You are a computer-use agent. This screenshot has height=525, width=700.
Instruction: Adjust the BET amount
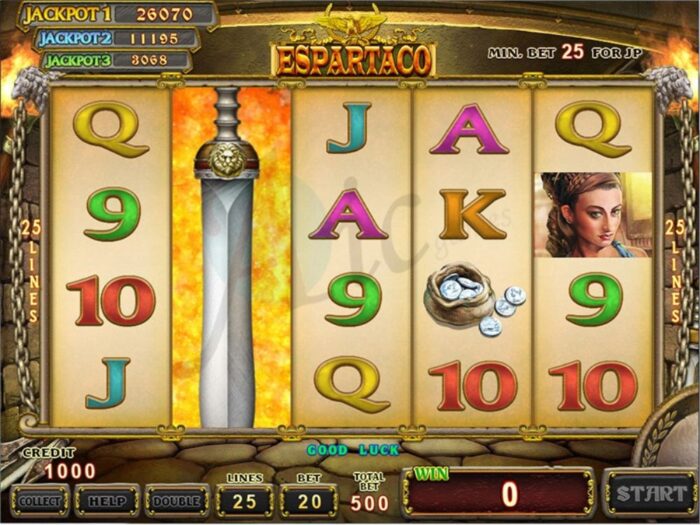pyautogui.click(x=309, y=498)
